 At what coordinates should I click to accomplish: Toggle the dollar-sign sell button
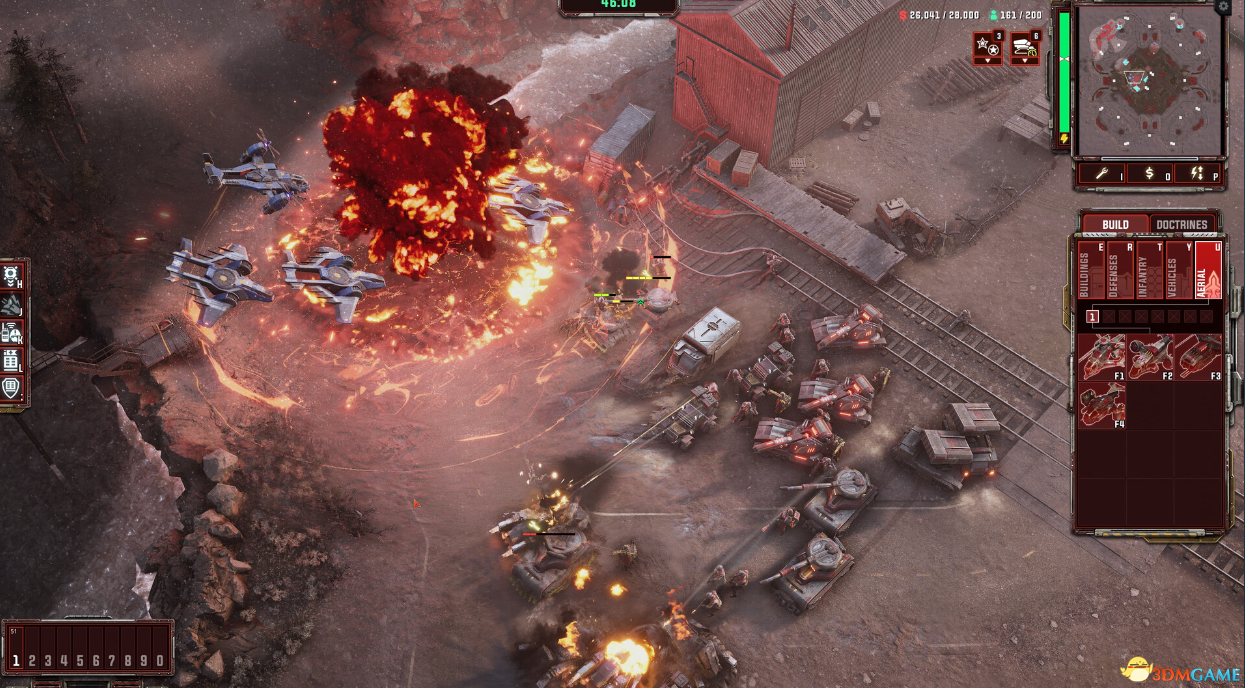[x=1150, y=174]
